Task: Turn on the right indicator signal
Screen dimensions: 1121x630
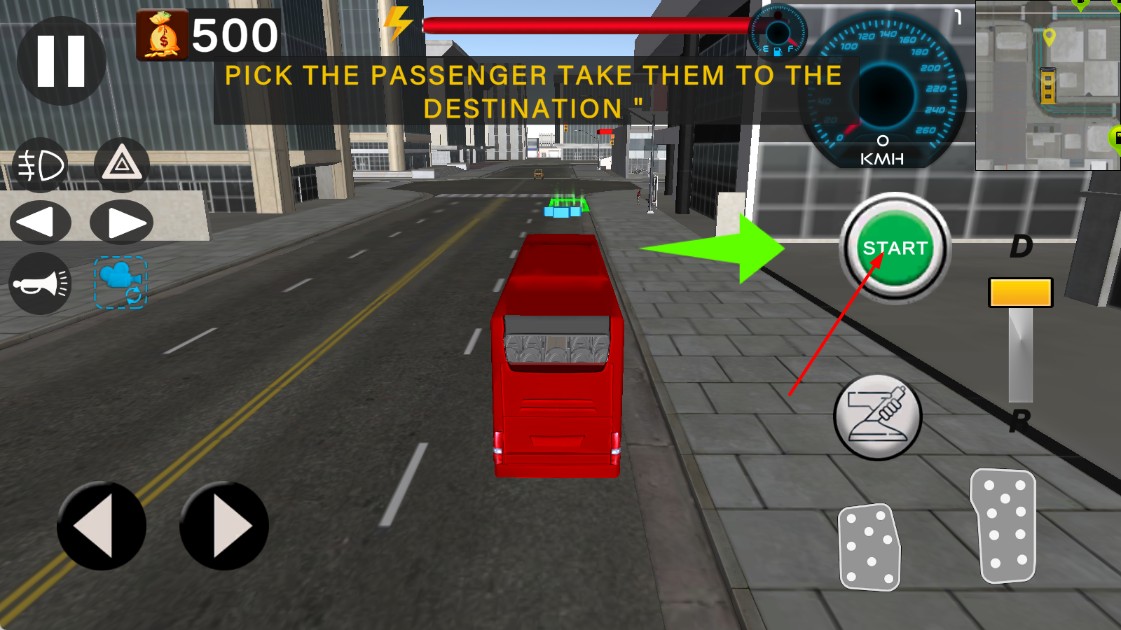Action: point(122,222)
